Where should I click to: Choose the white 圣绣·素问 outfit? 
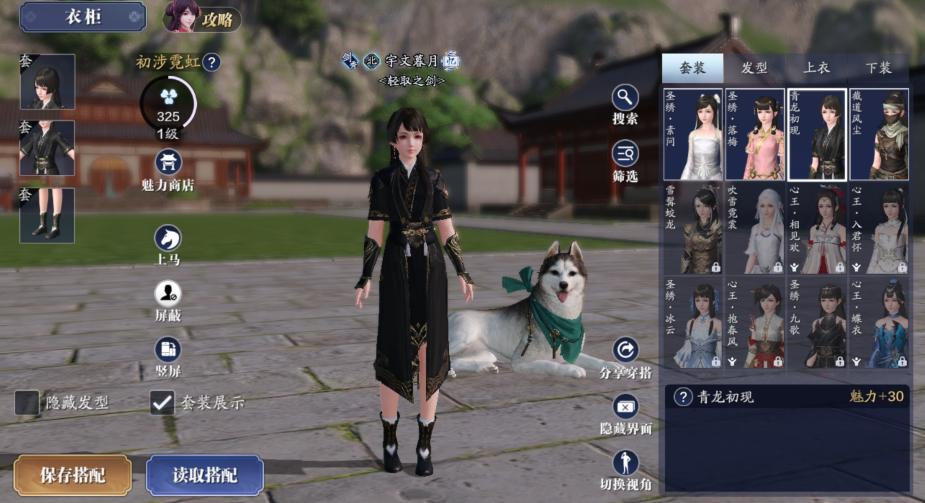[x=692, y=134]
